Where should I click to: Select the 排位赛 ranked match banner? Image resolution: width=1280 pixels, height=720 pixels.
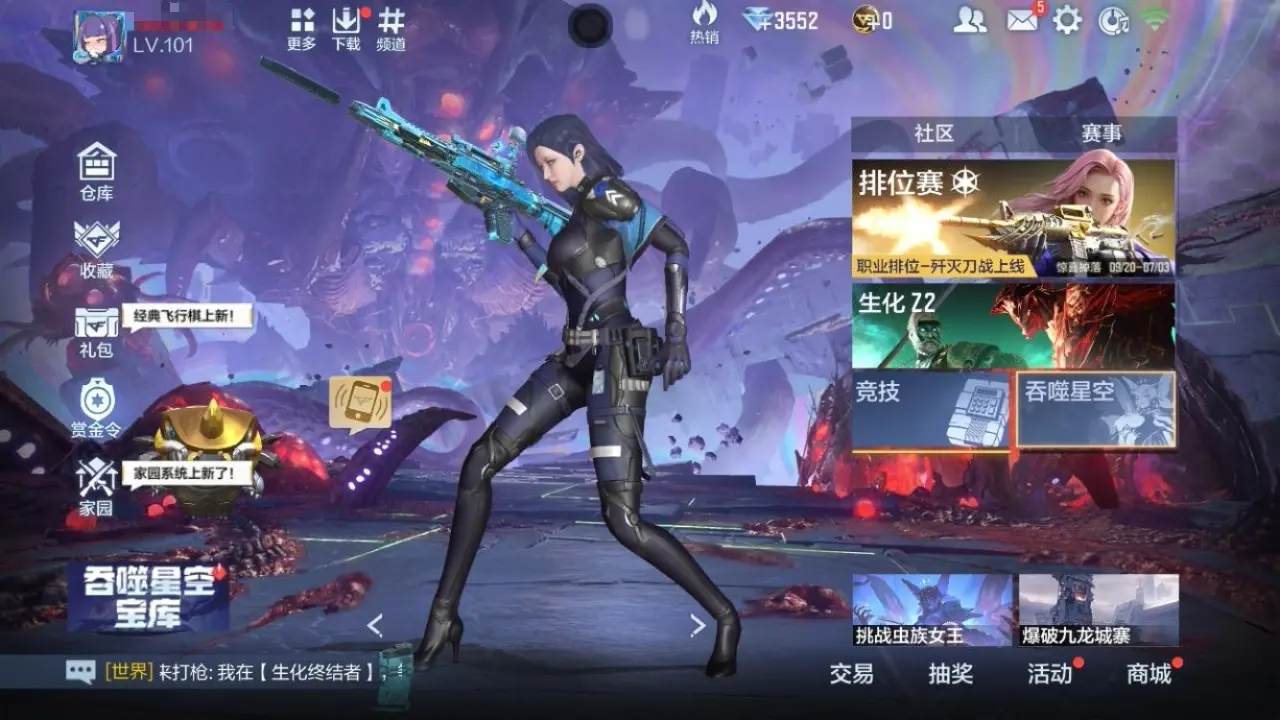click(x=1013, y=218)
